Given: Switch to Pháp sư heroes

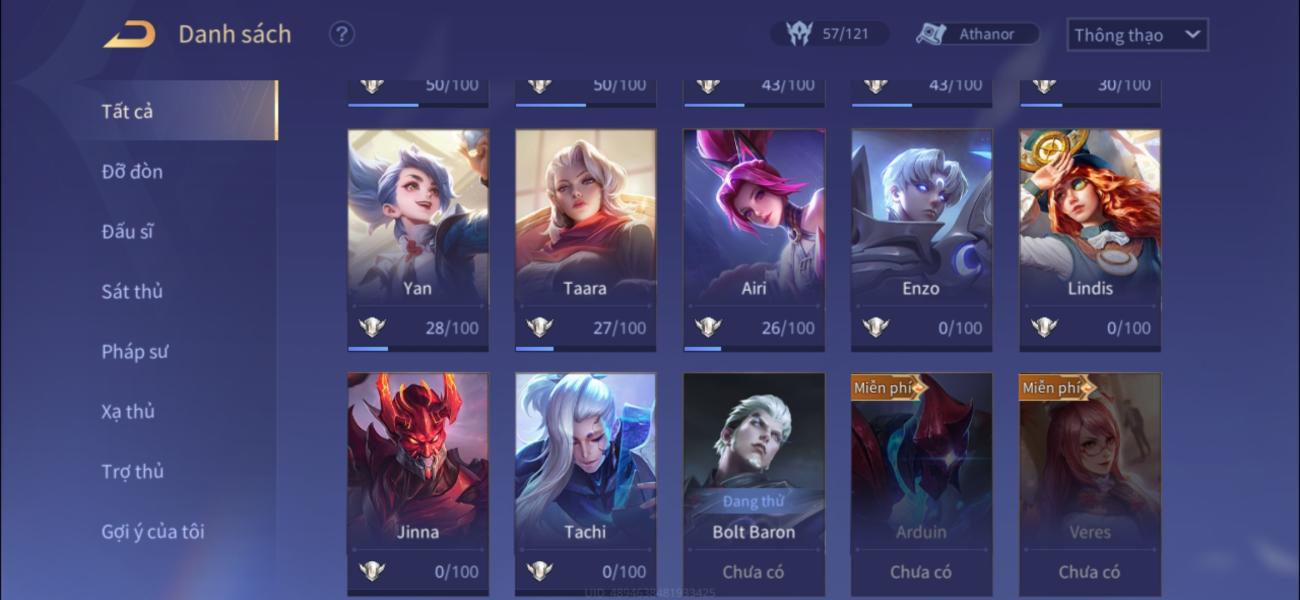Looking at the screenshot, I should tap(135, 351).
